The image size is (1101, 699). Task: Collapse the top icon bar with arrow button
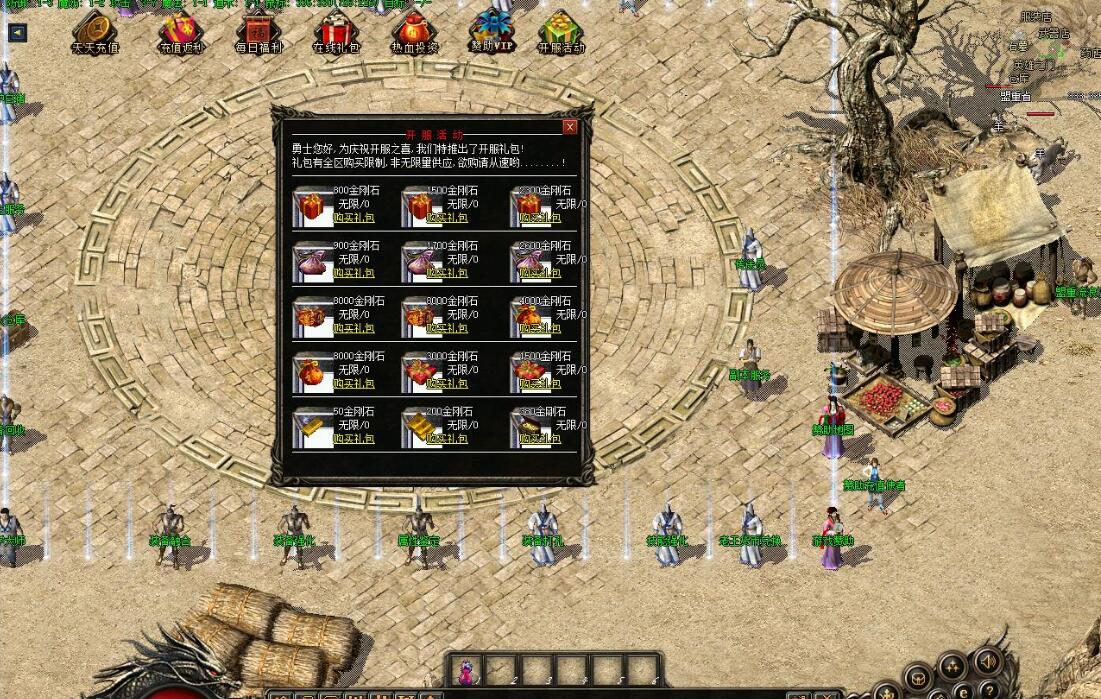coord(17,33)
